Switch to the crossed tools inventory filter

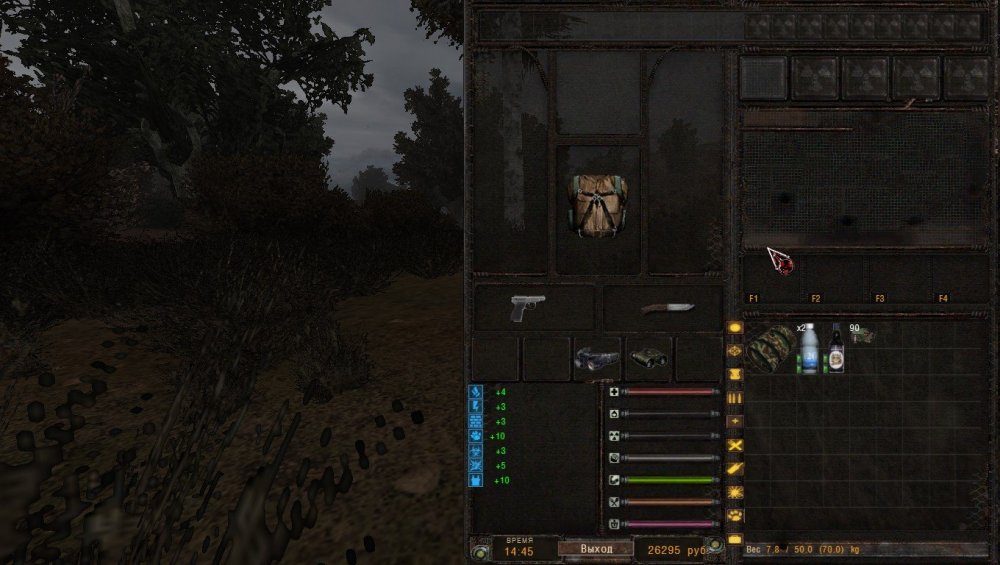pyautogui.click(x=735, y=445)
